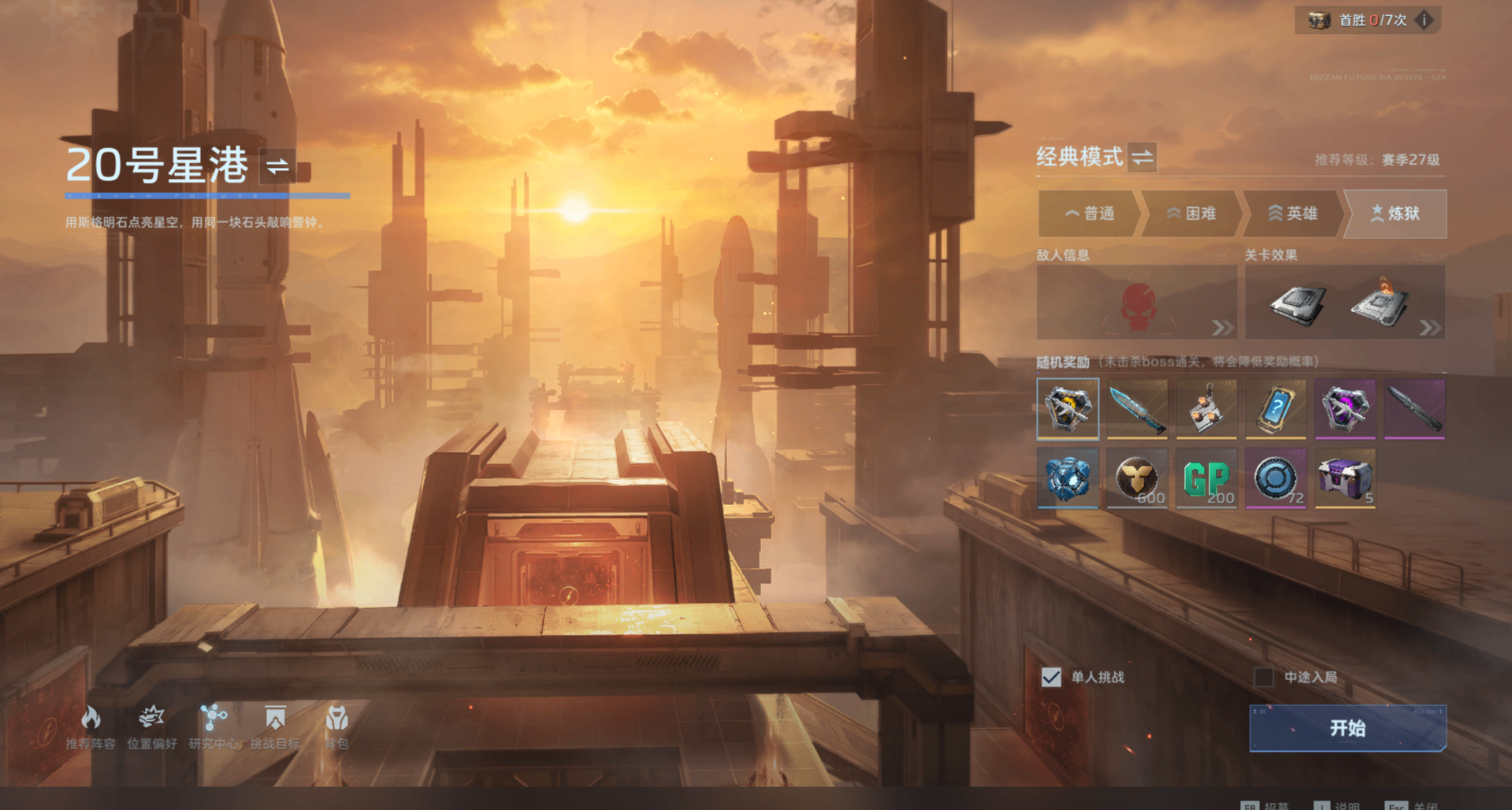Expand the 关卡效果 level effects panel
Screen dimensions: 1512x810
pos(1345,303)
